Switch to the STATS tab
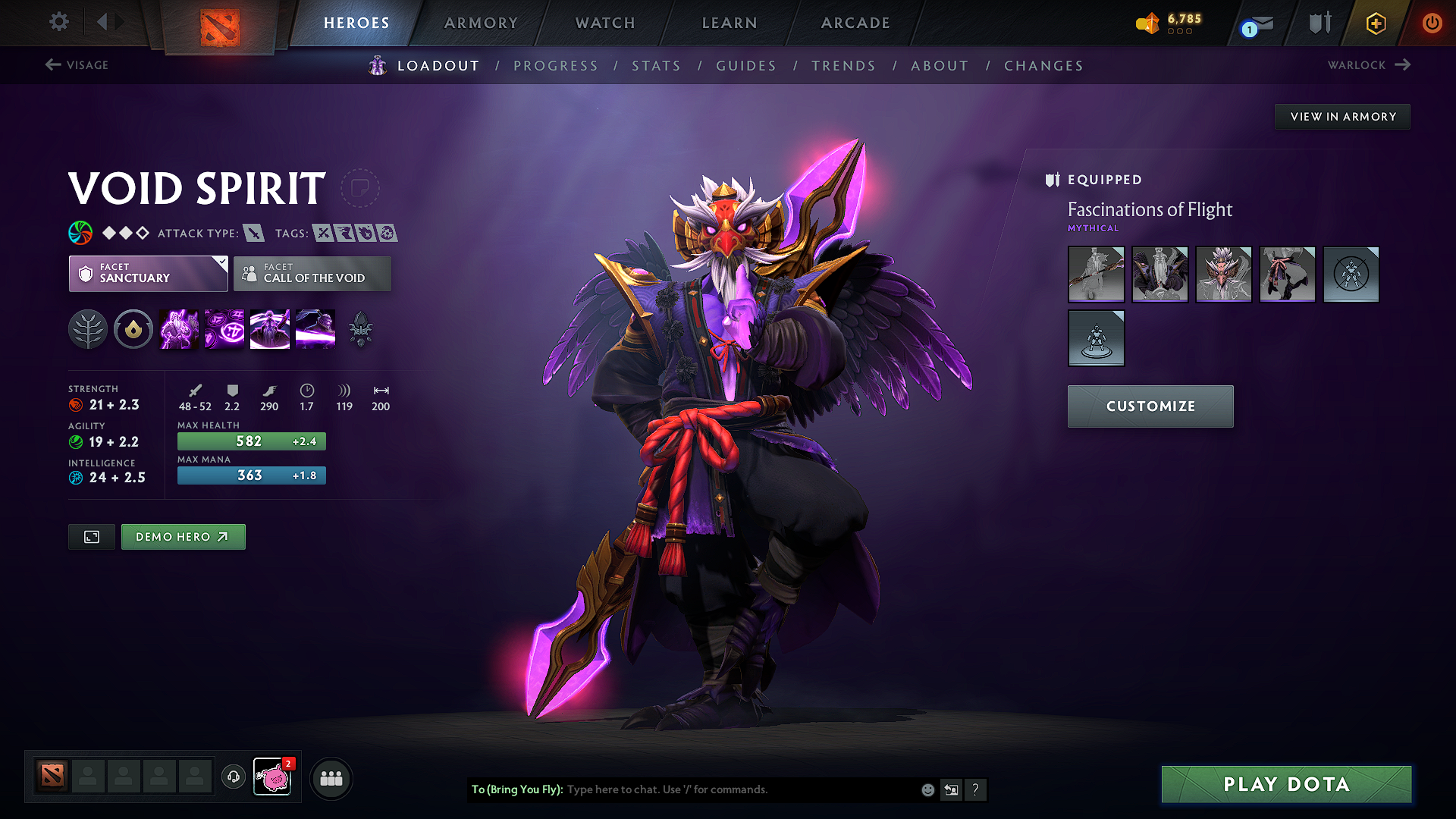 point(657,65)
